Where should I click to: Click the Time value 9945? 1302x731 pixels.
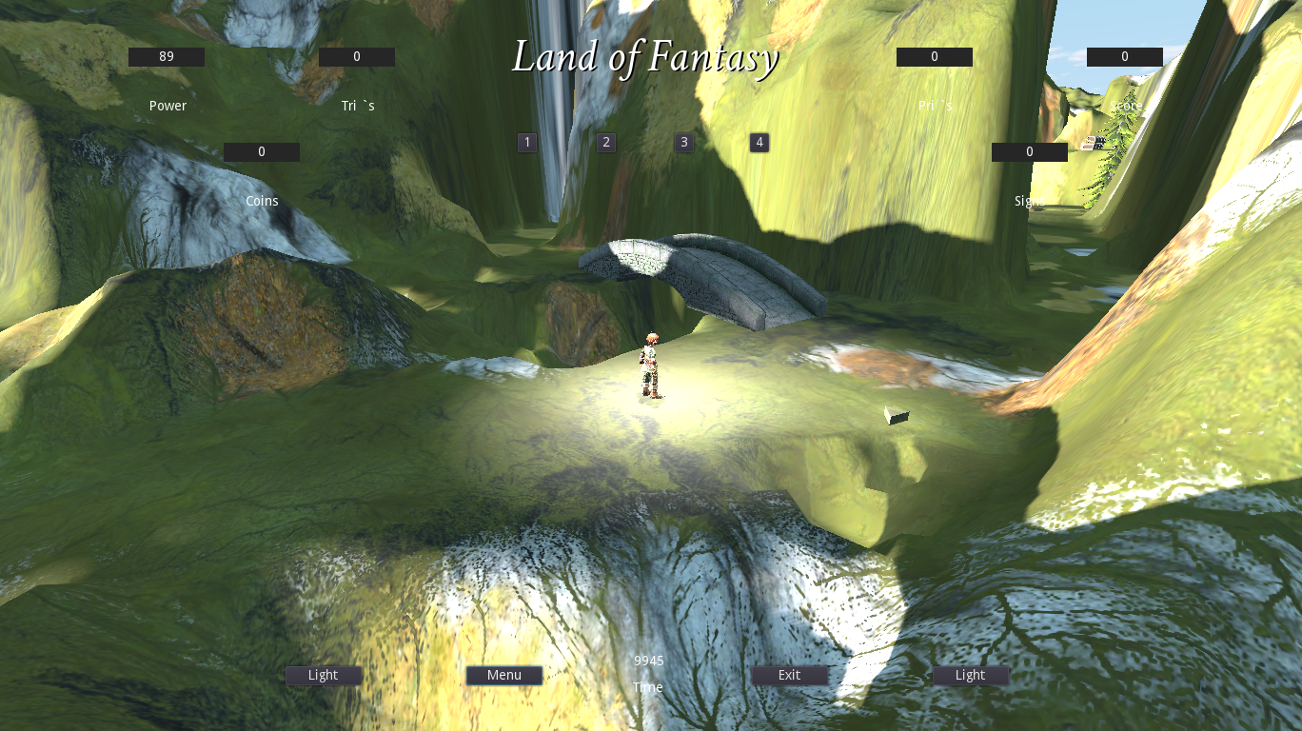click(x=647, y=660)
